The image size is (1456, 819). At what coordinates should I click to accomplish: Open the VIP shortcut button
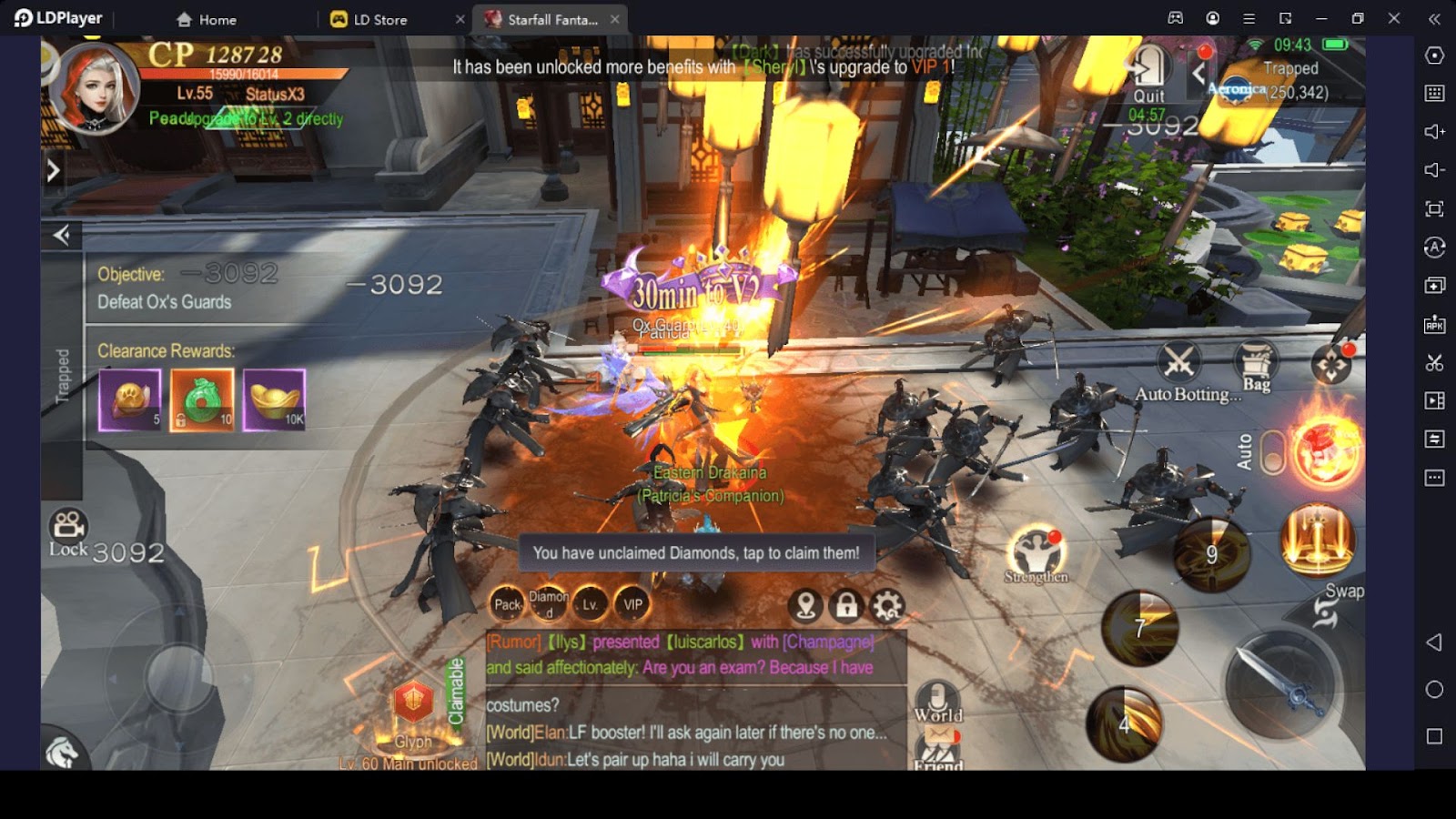click(632, 604)
